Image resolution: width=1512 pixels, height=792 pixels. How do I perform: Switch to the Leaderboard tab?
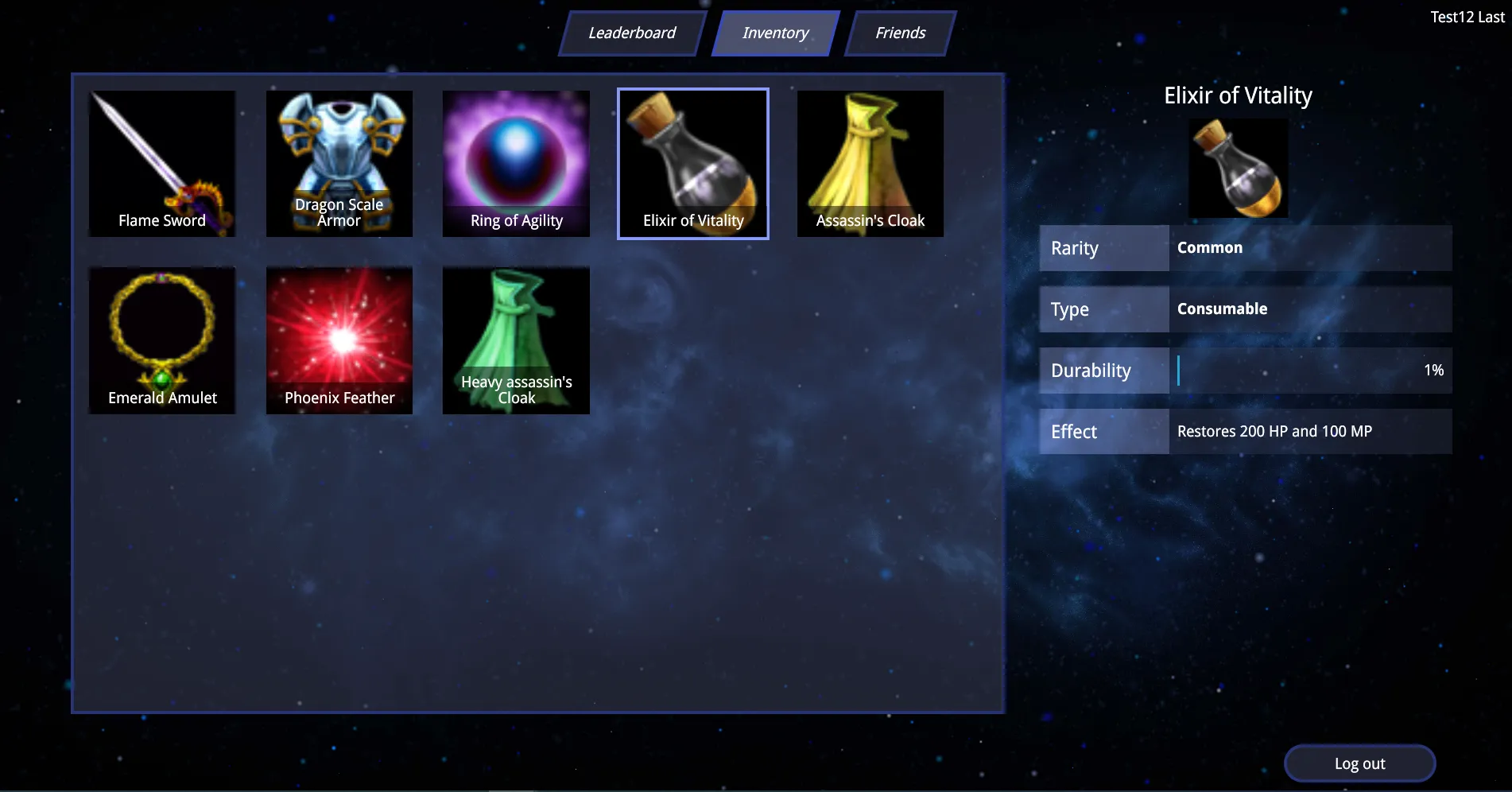632,33
